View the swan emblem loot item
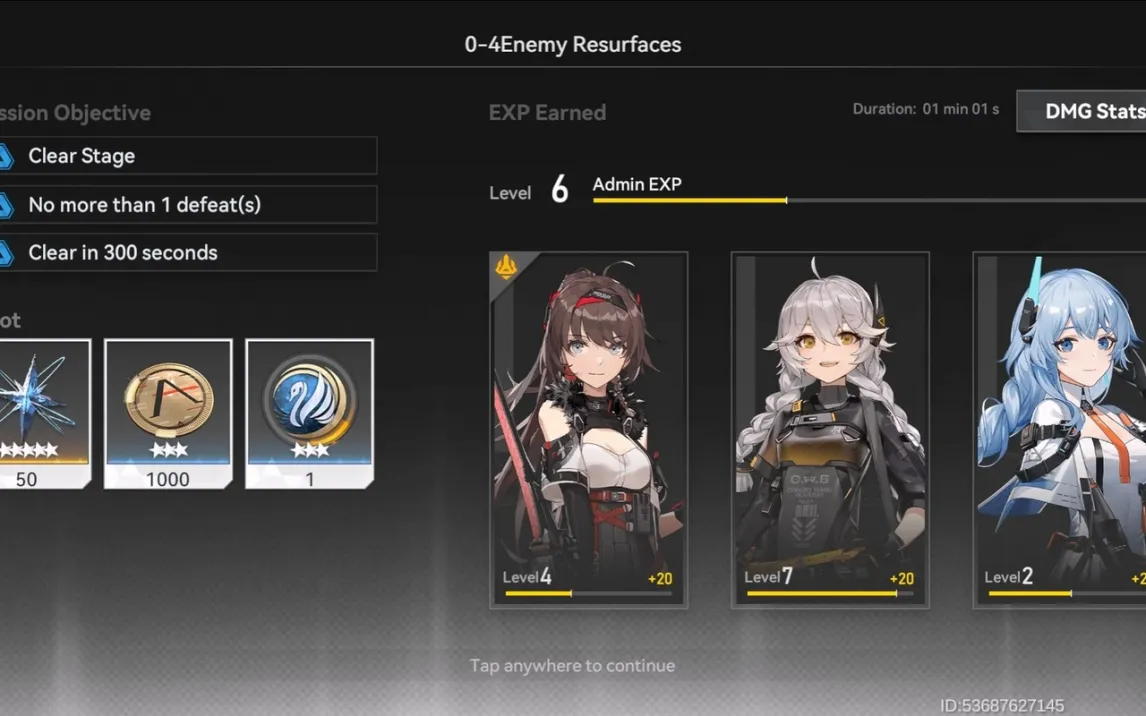This screenshot has height=716, width=1146. pos(309,413)
